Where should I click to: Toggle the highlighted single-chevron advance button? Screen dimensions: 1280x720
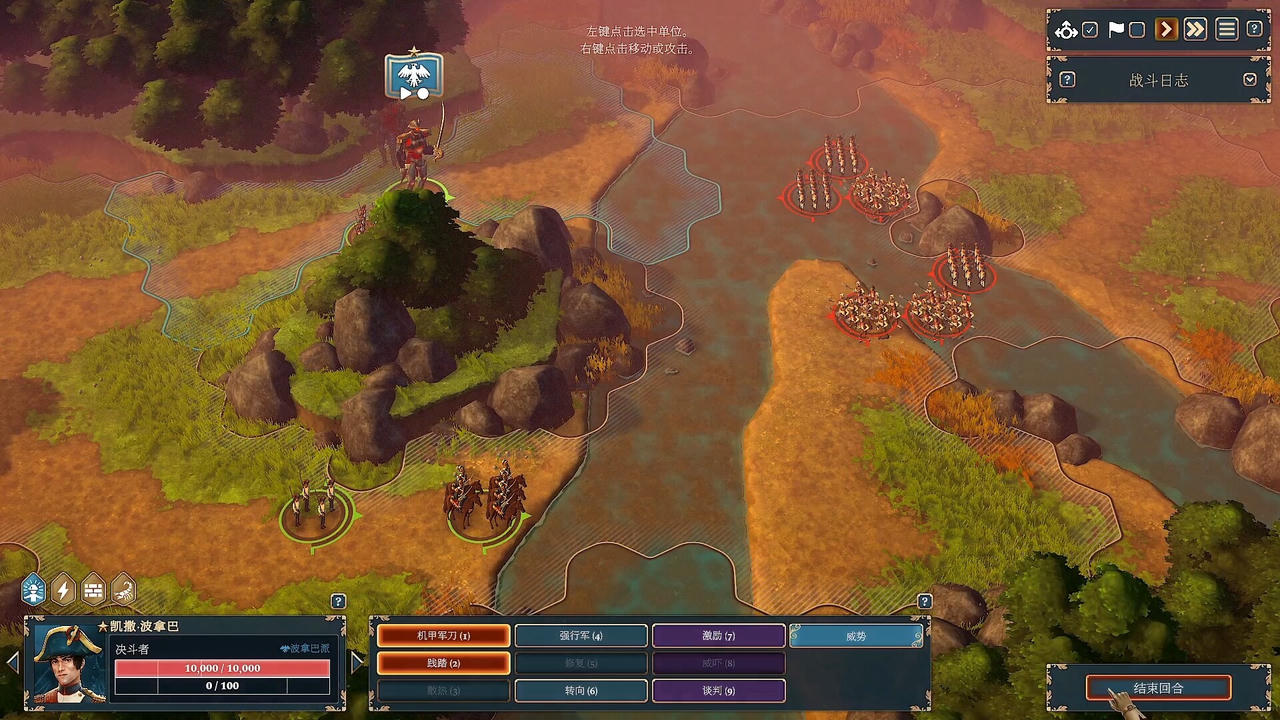[x=1166, y=30]
